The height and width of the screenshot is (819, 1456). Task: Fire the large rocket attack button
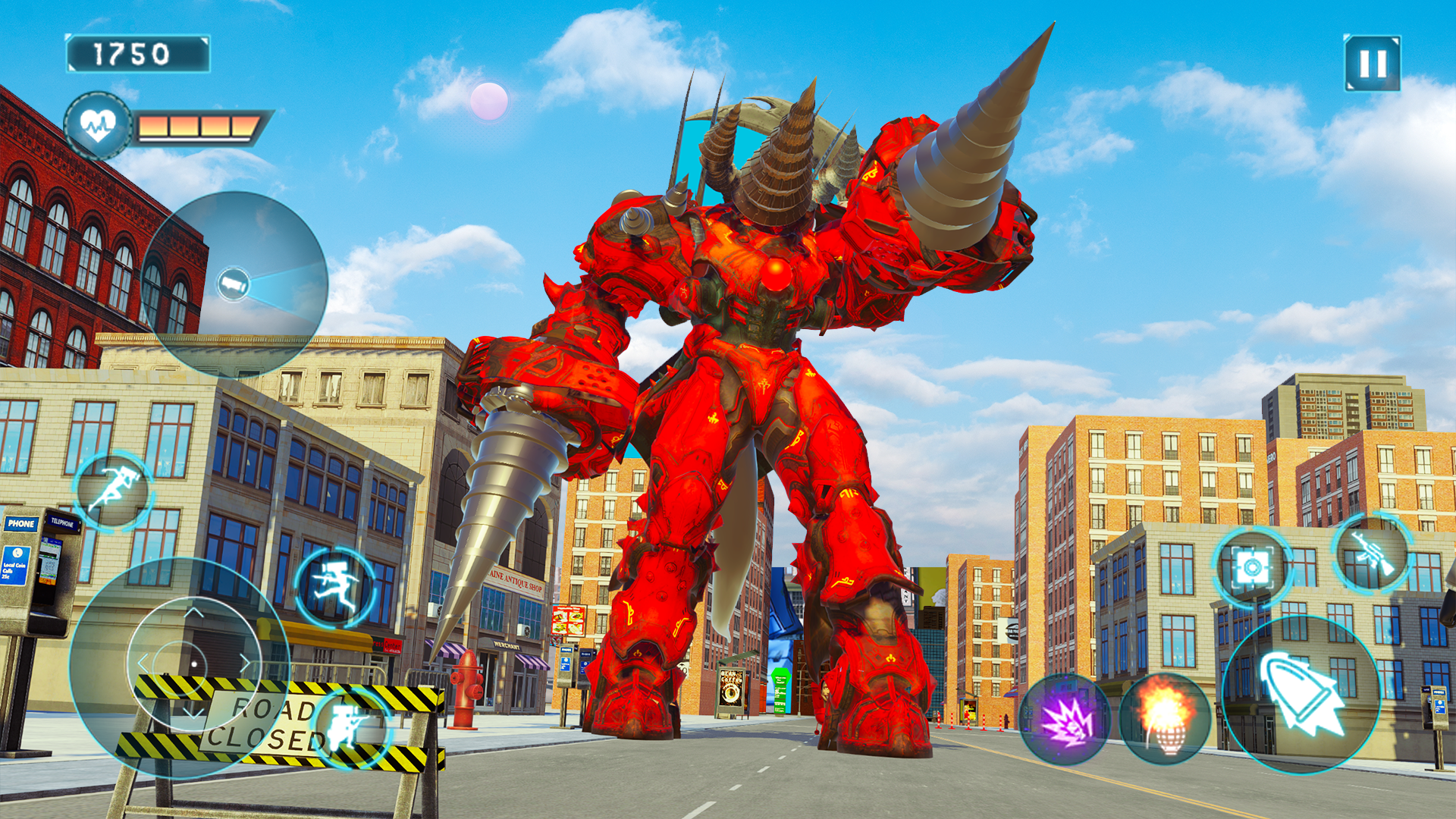1301,695
